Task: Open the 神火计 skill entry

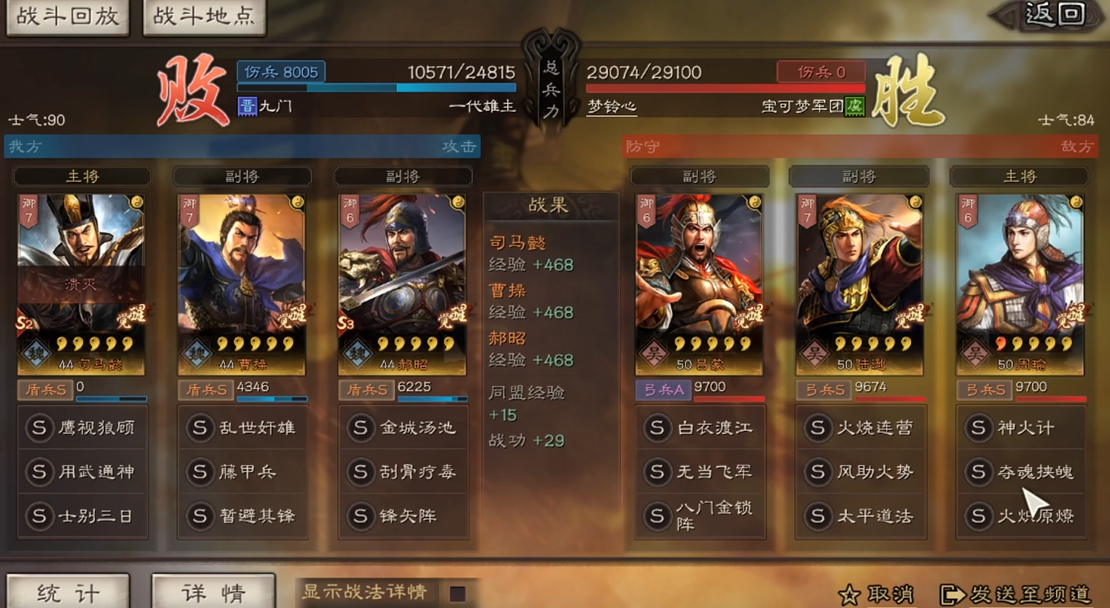Action: [x=1020, y=428]
